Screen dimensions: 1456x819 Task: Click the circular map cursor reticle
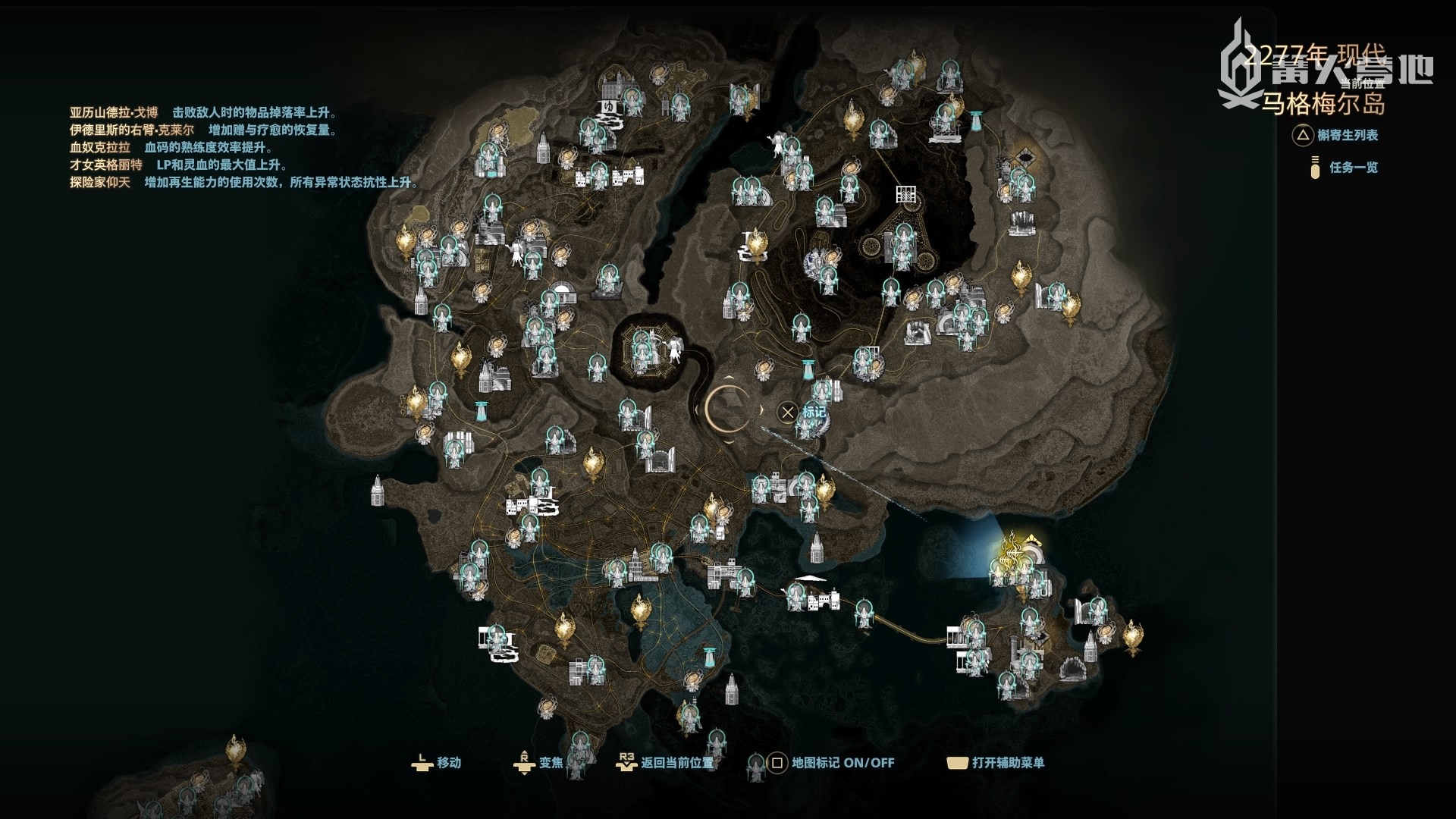pyautogui.click(x=730, y=409)
